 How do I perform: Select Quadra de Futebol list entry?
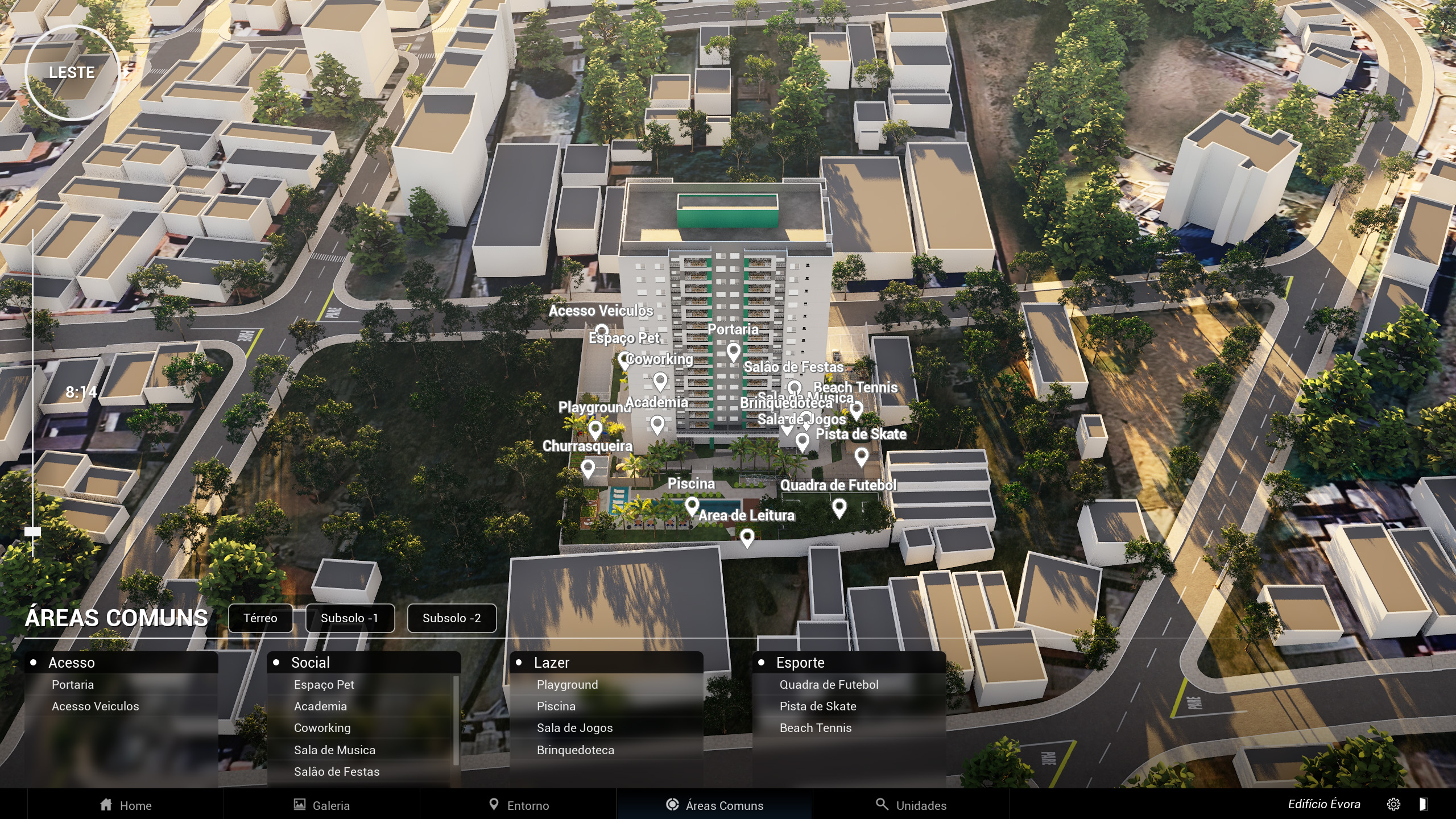pyautogui.click(x=829, y=685)
